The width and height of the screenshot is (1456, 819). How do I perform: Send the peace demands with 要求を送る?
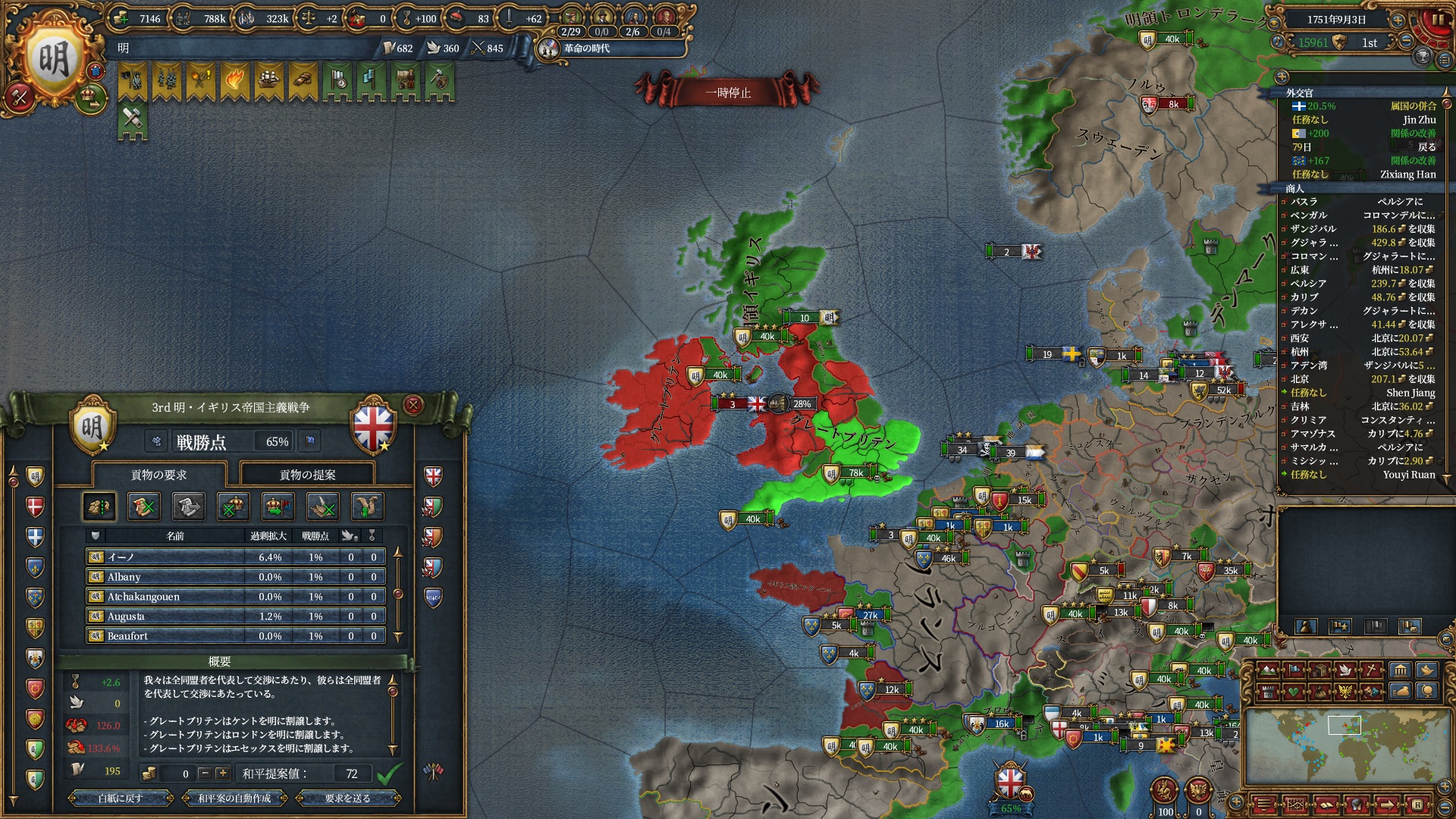[347, 798]
